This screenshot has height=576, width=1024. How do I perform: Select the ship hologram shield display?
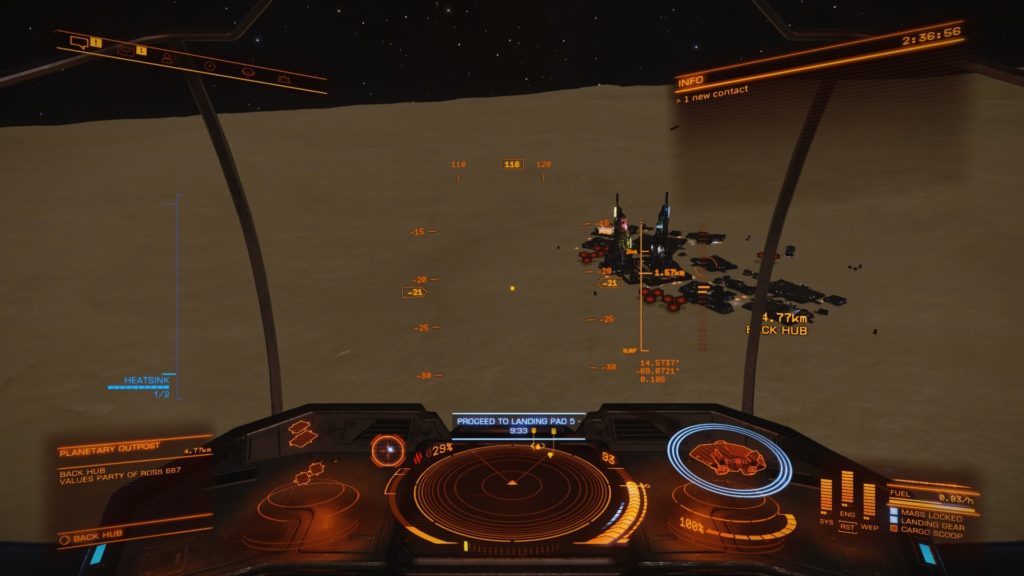pyautogui.click(x=729, y=459)
